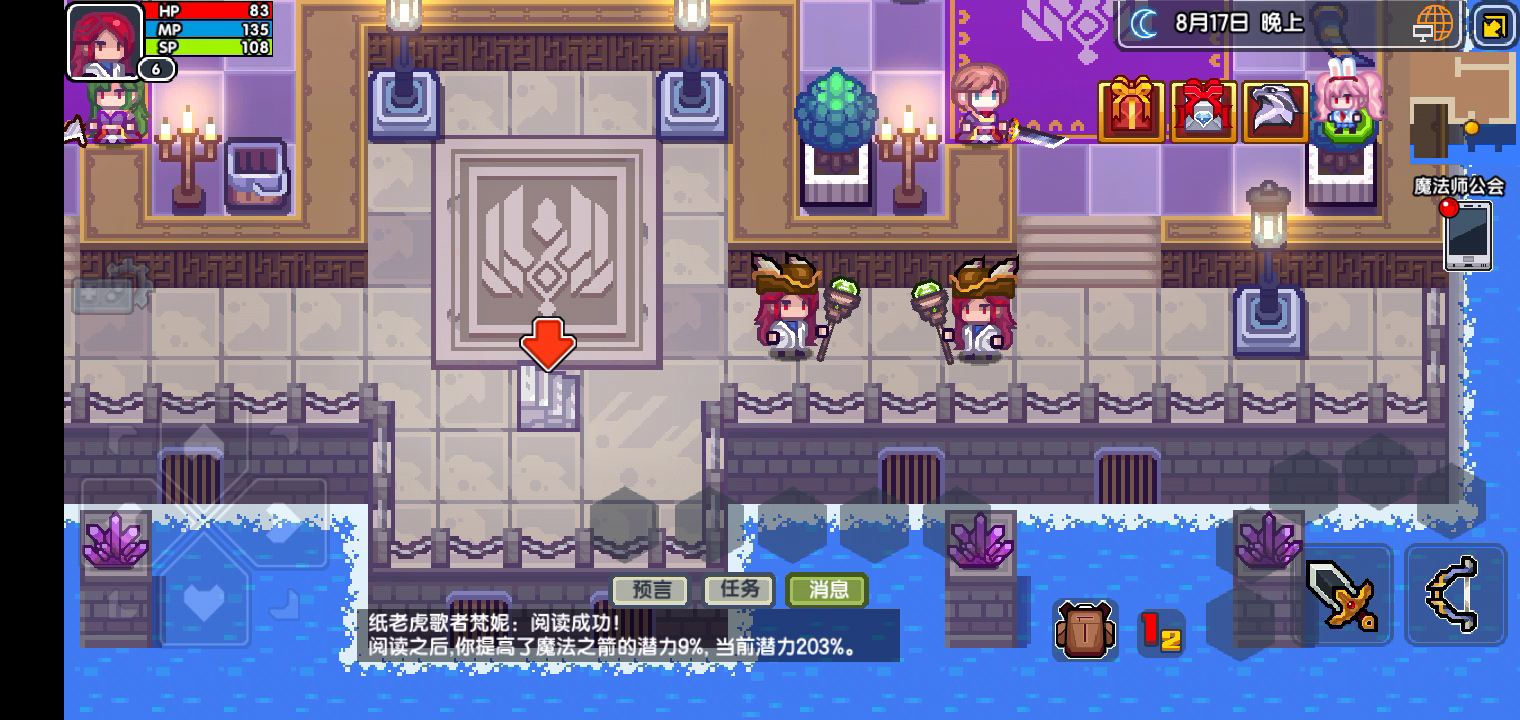This screenshot has width=1520, height=720.
Task: Select the highlighted 消息 tab
Action: [x=828, y=590]
